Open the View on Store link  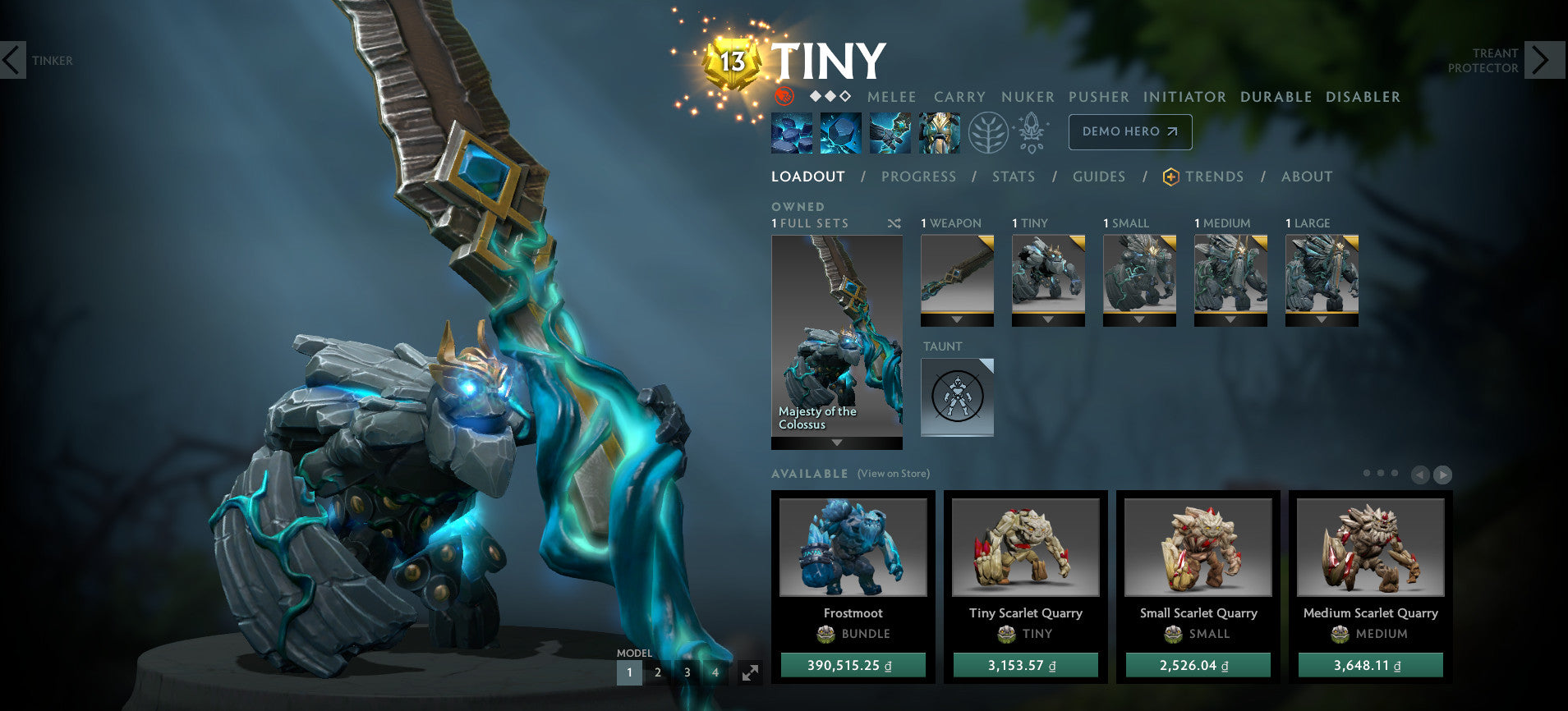coord(893,474)
